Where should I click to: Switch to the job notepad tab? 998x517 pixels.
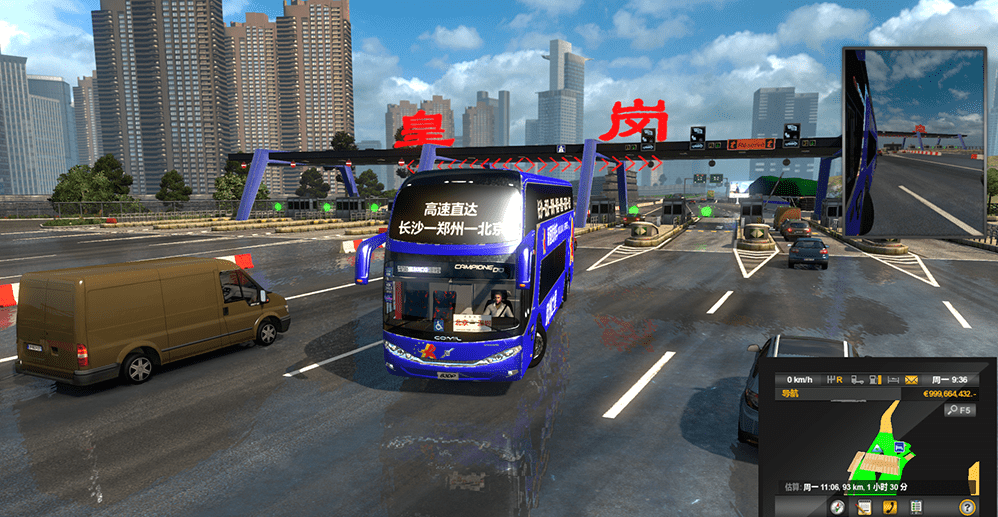(863, 507)
